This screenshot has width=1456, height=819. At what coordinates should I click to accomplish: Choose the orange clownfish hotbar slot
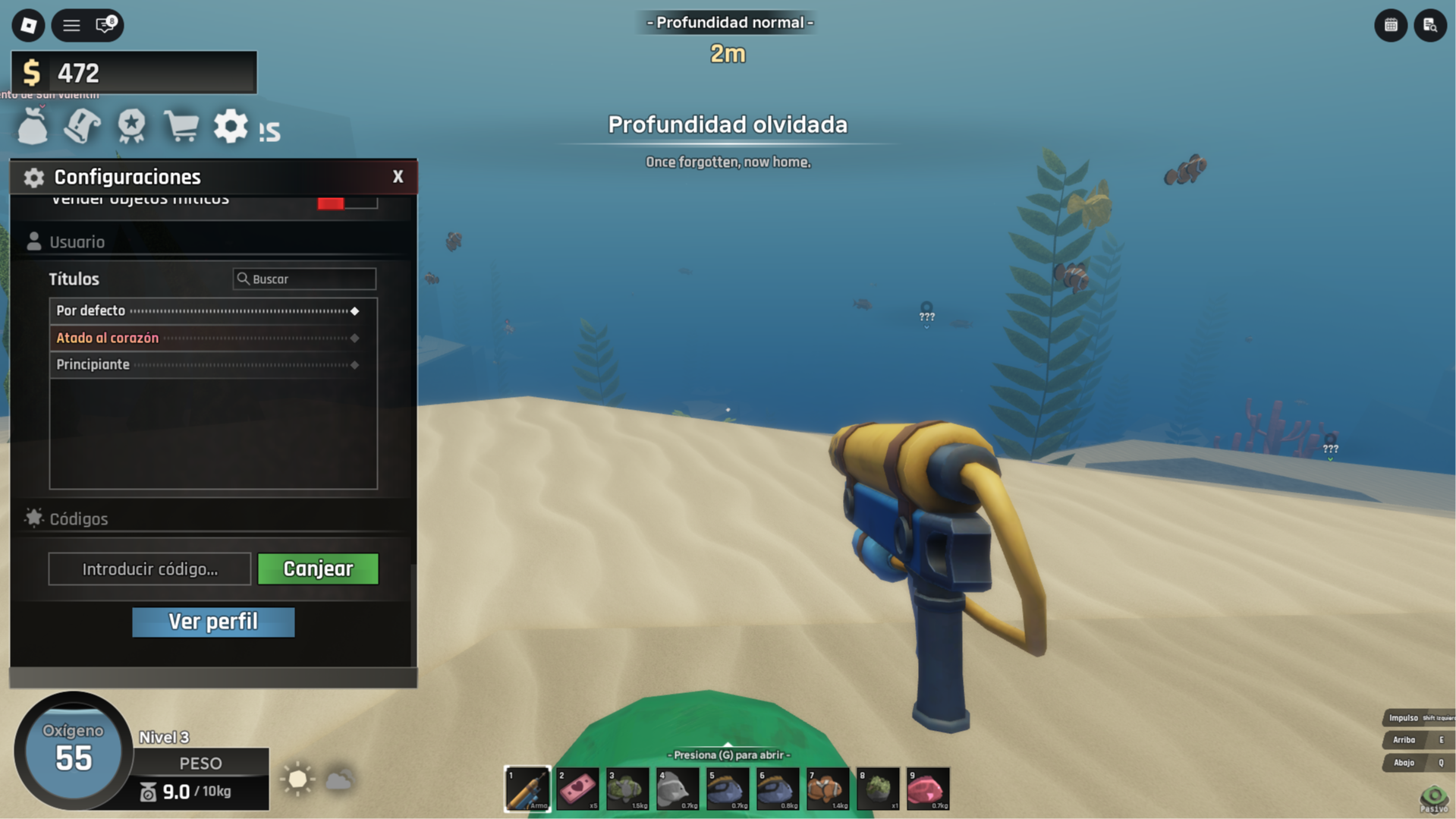coord(828,789)
